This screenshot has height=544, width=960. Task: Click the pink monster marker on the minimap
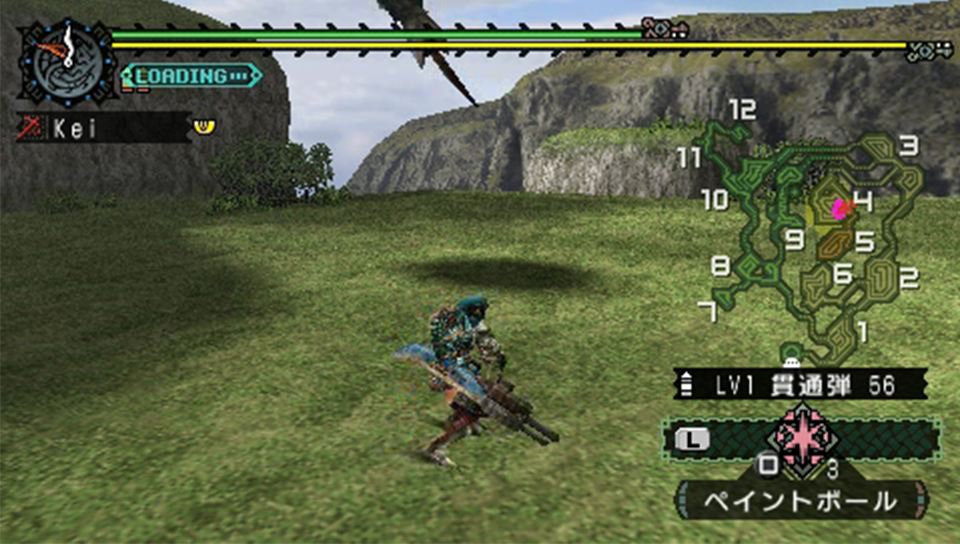click(x=839, y=208)
